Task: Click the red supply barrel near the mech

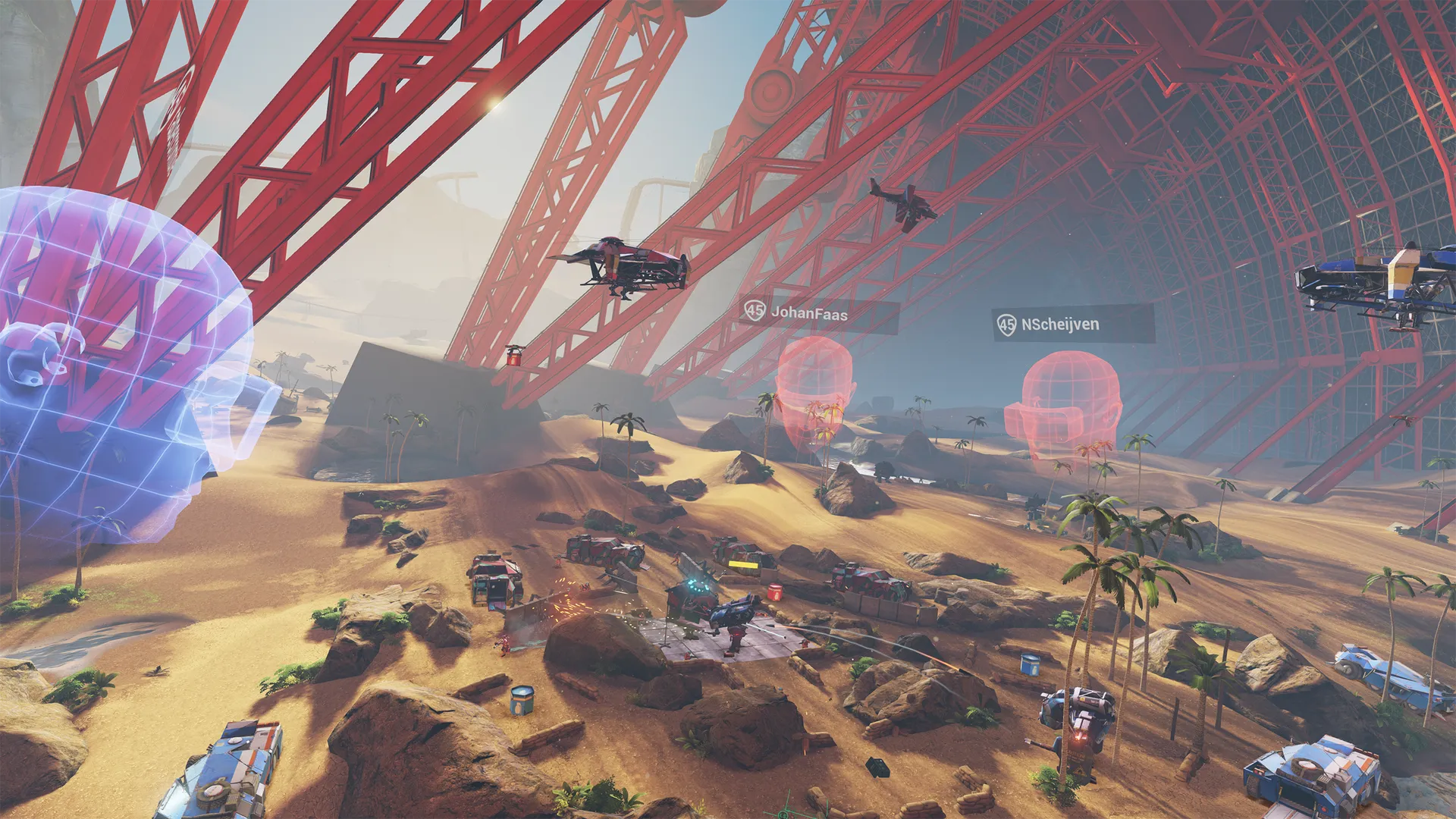Action: pyautogui.click(x=777, y=592)
